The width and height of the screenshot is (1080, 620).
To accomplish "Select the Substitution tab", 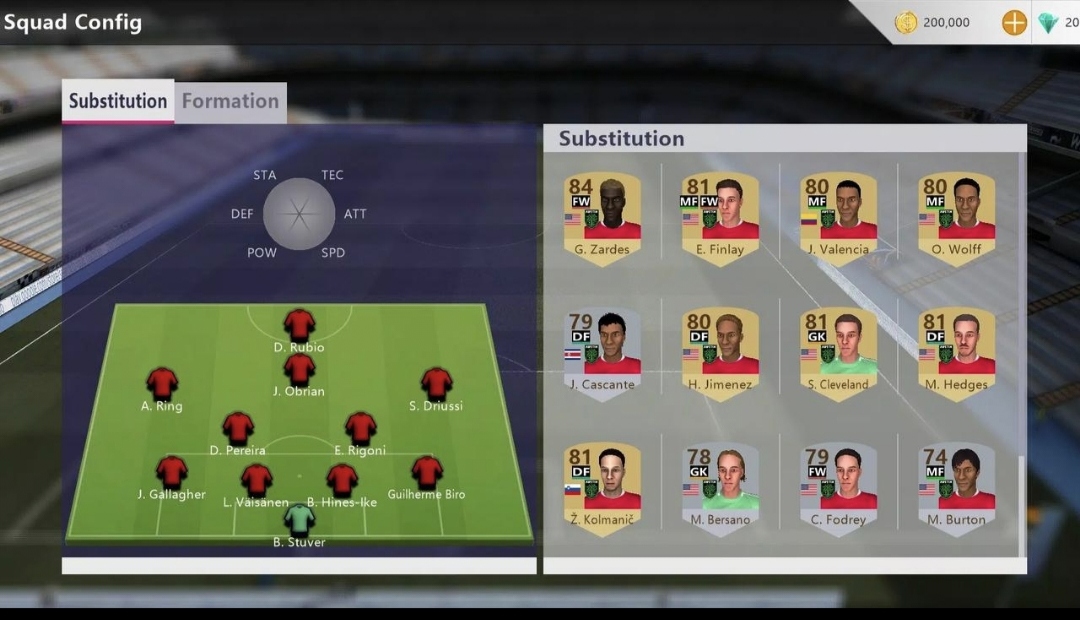I will 118,101.
